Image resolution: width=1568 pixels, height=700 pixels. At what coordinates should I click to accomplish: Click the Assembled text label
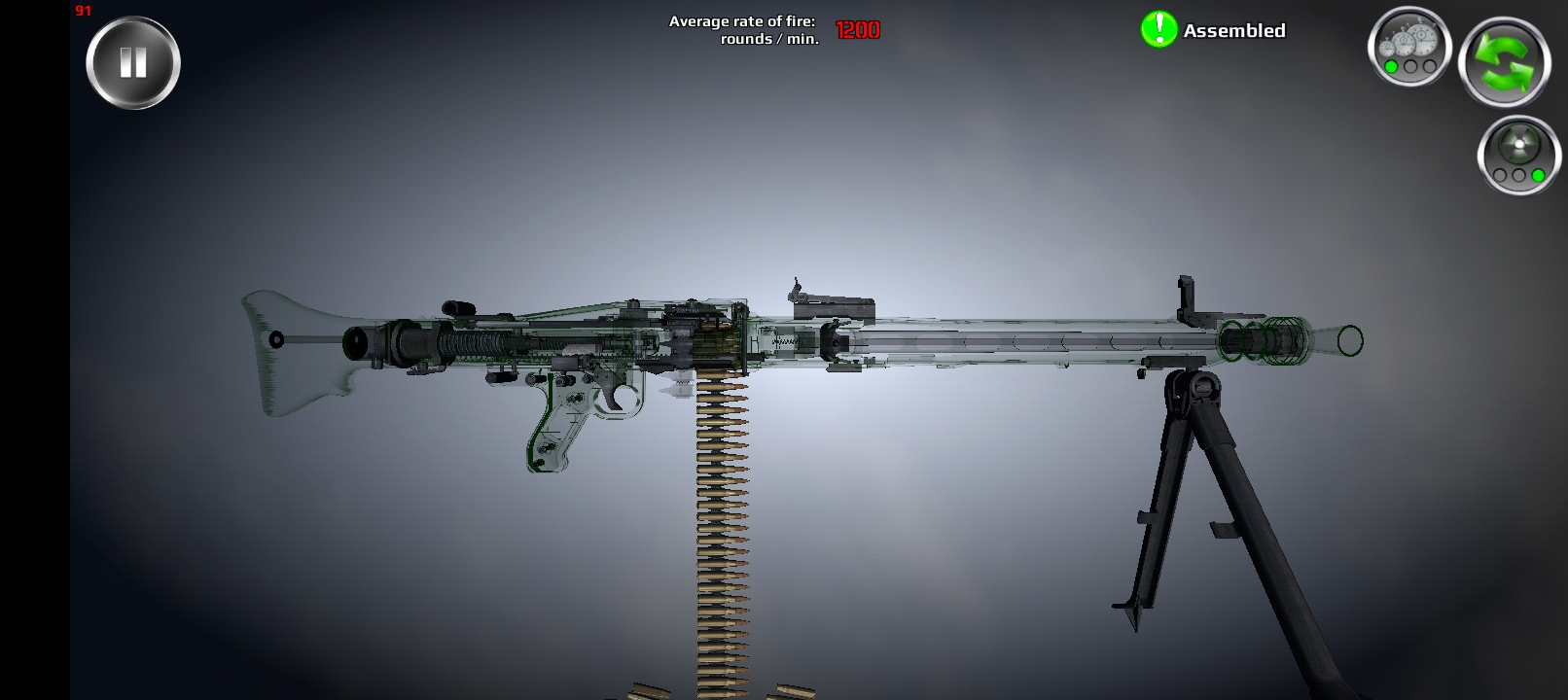[1235, 30]
